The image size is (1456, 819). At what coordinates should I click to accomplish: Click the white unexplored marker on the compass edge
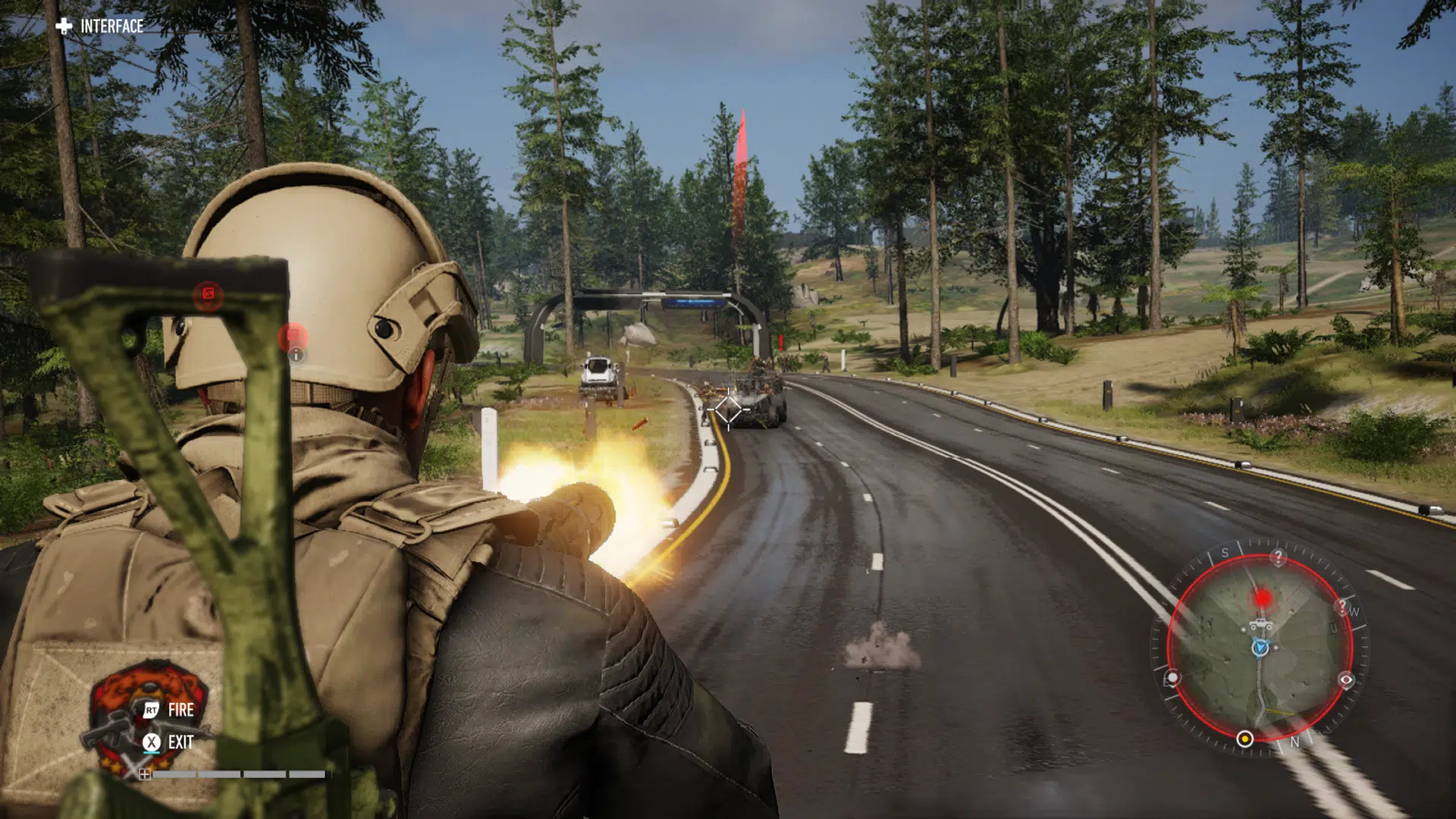click(1172, 677)
